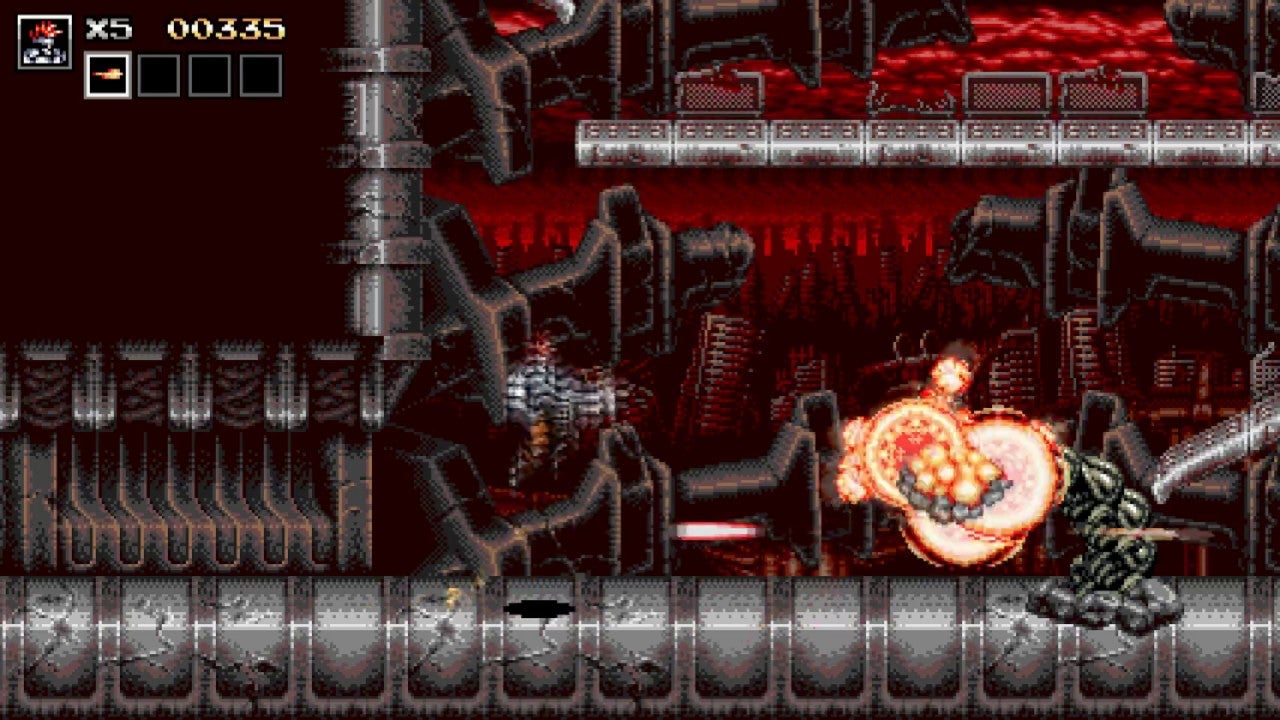Screen dimensions: 1280x720
Task: Toggle the white border around the active weapon
Action: tap(109, 55)
